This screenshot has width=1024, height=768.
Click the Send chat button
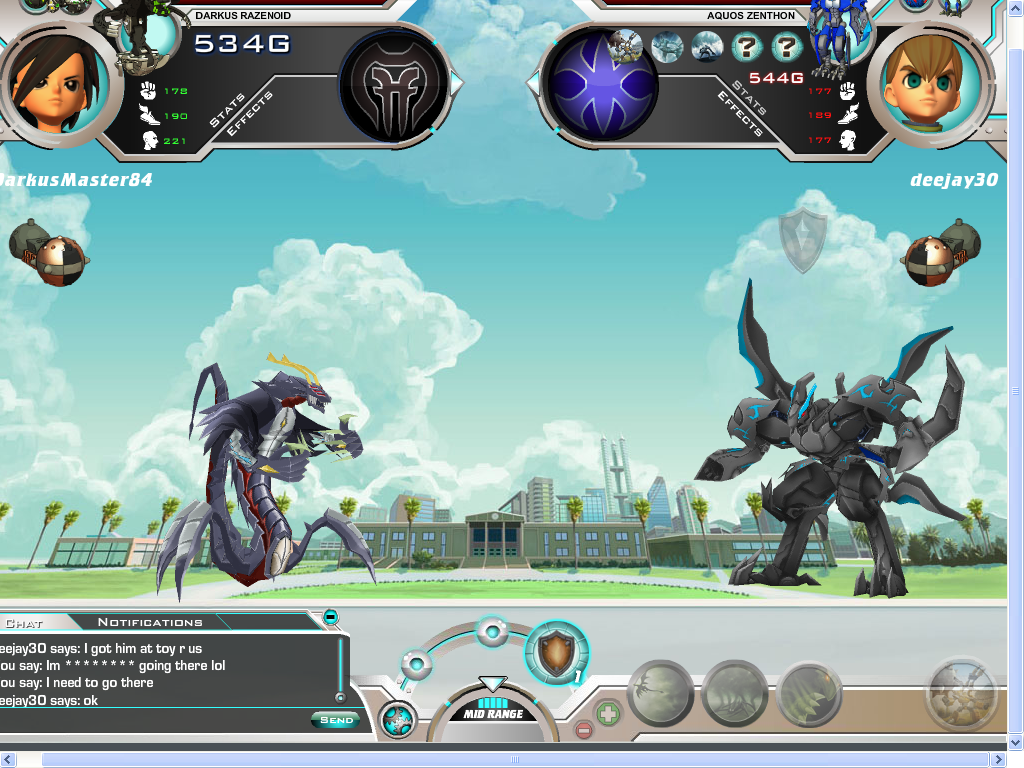(x=335, y=720)
